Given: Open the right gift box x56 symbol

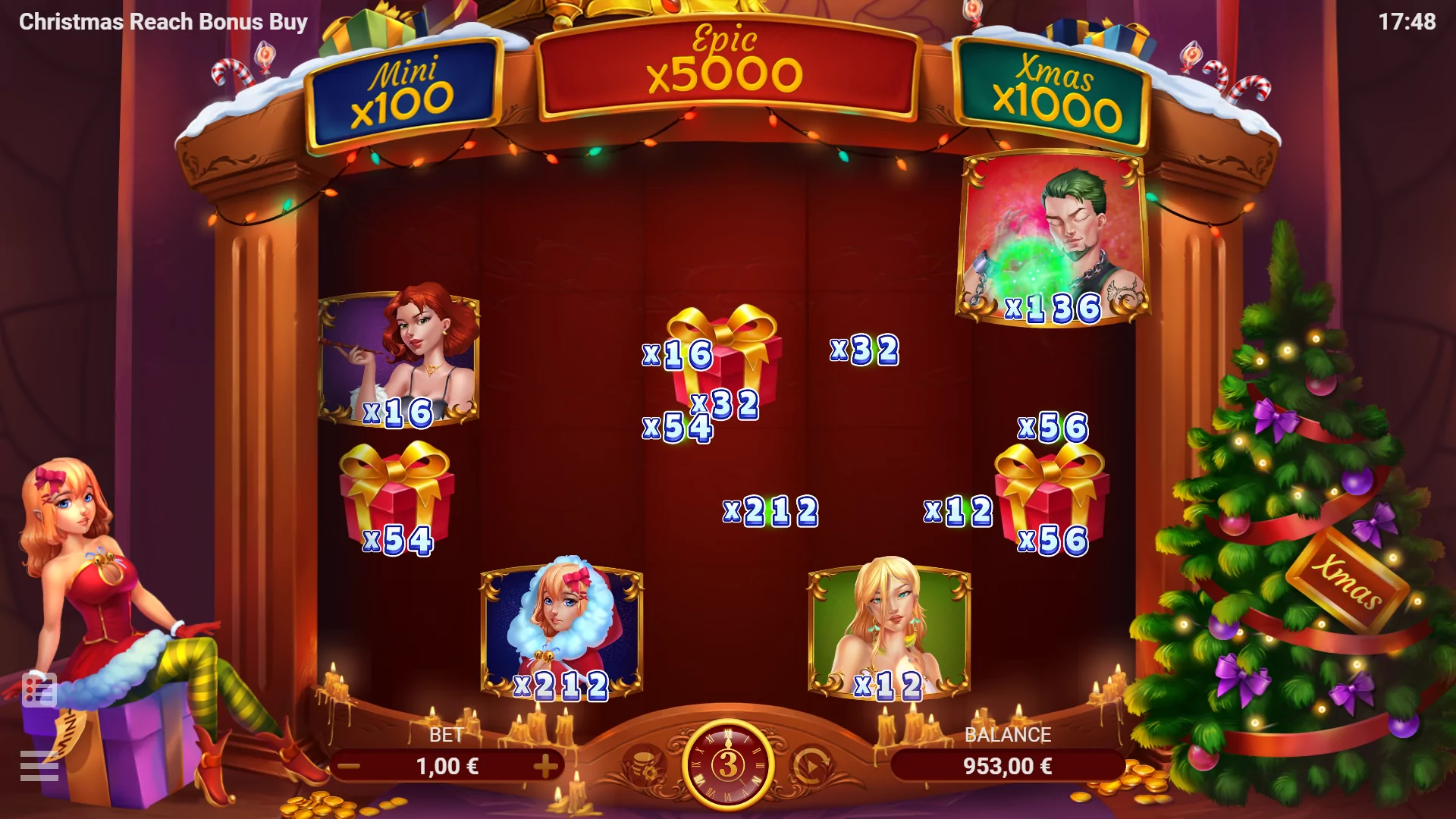Looking at the screenshot, I should 1054,493.
